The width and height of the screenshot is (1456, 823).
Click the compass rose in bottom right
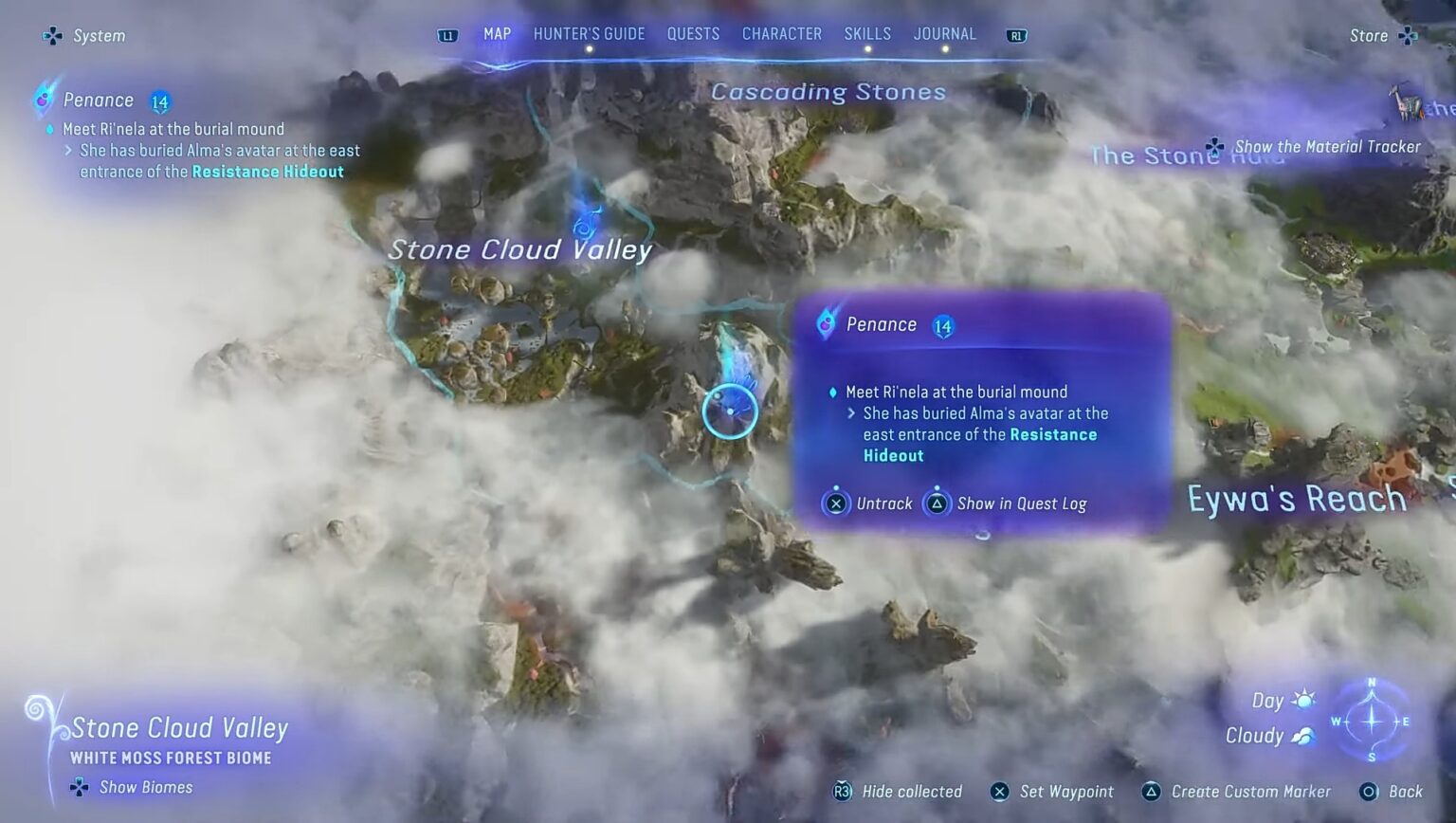[1372, 721]
